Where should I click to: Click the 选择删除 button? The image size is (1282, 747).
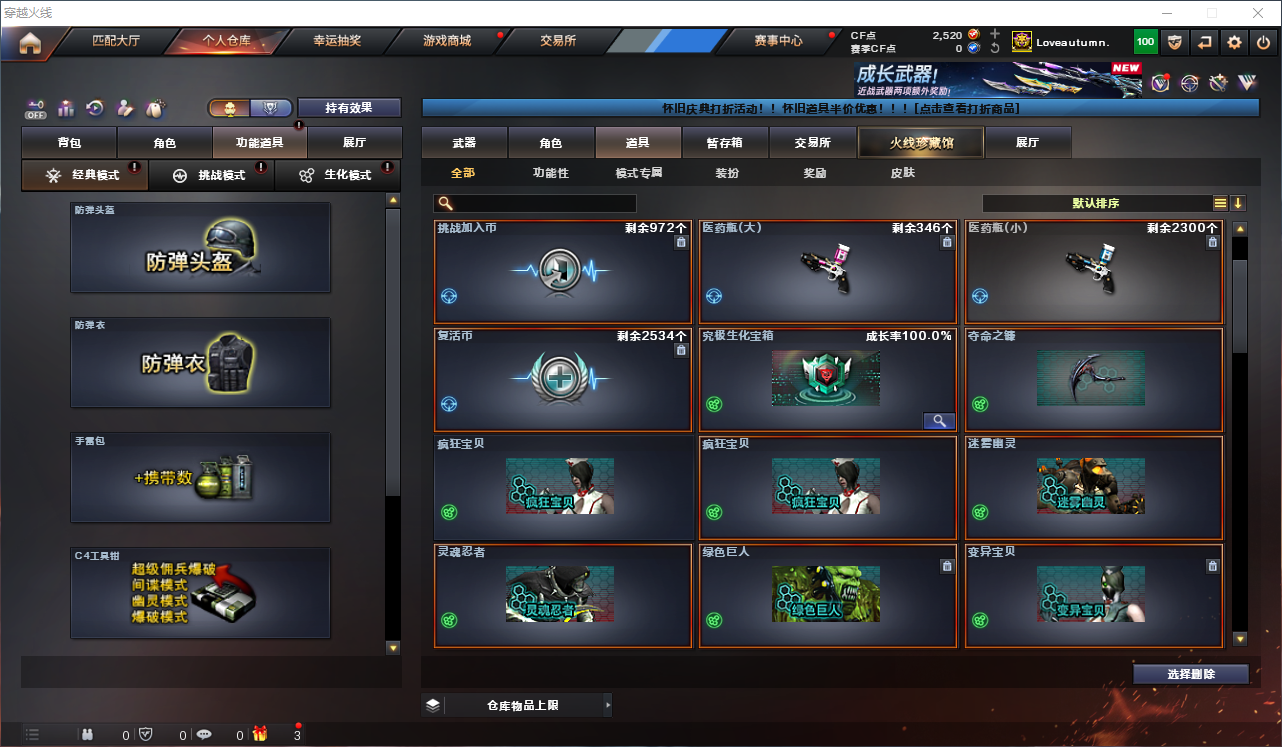(1190, 674)
